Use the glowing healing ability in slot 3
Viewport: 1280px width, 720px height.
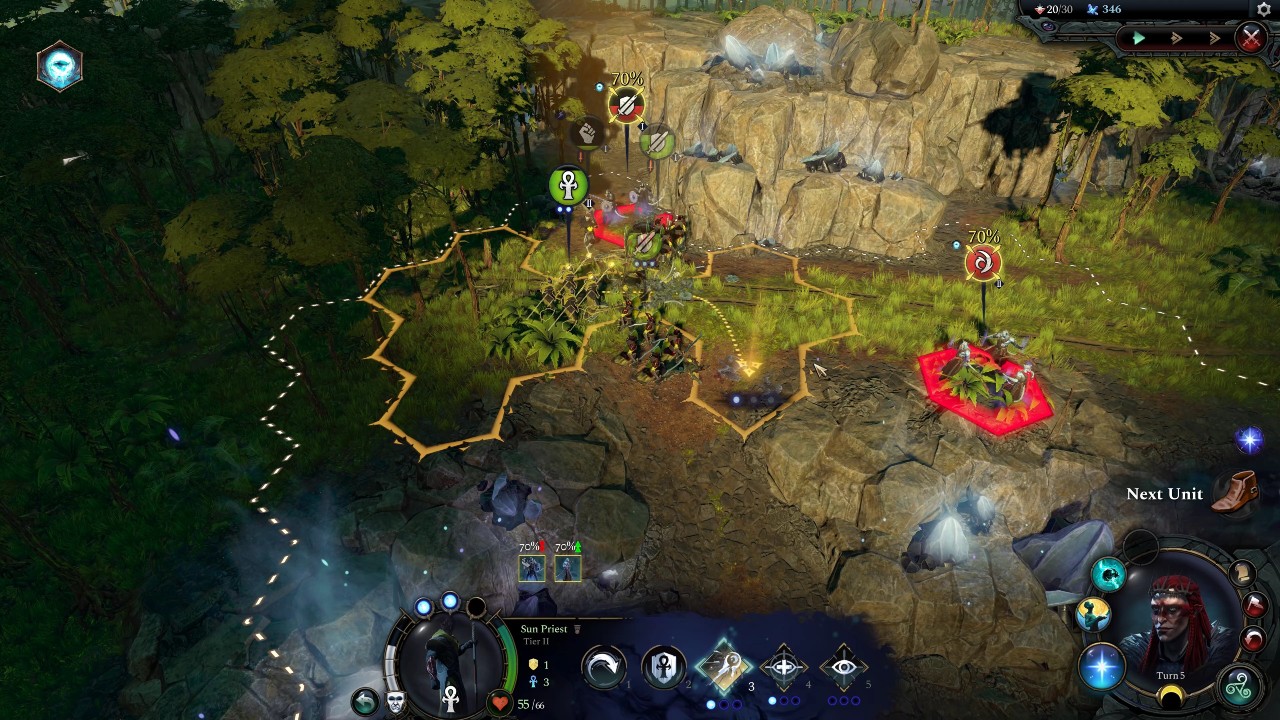coord(723,665)
